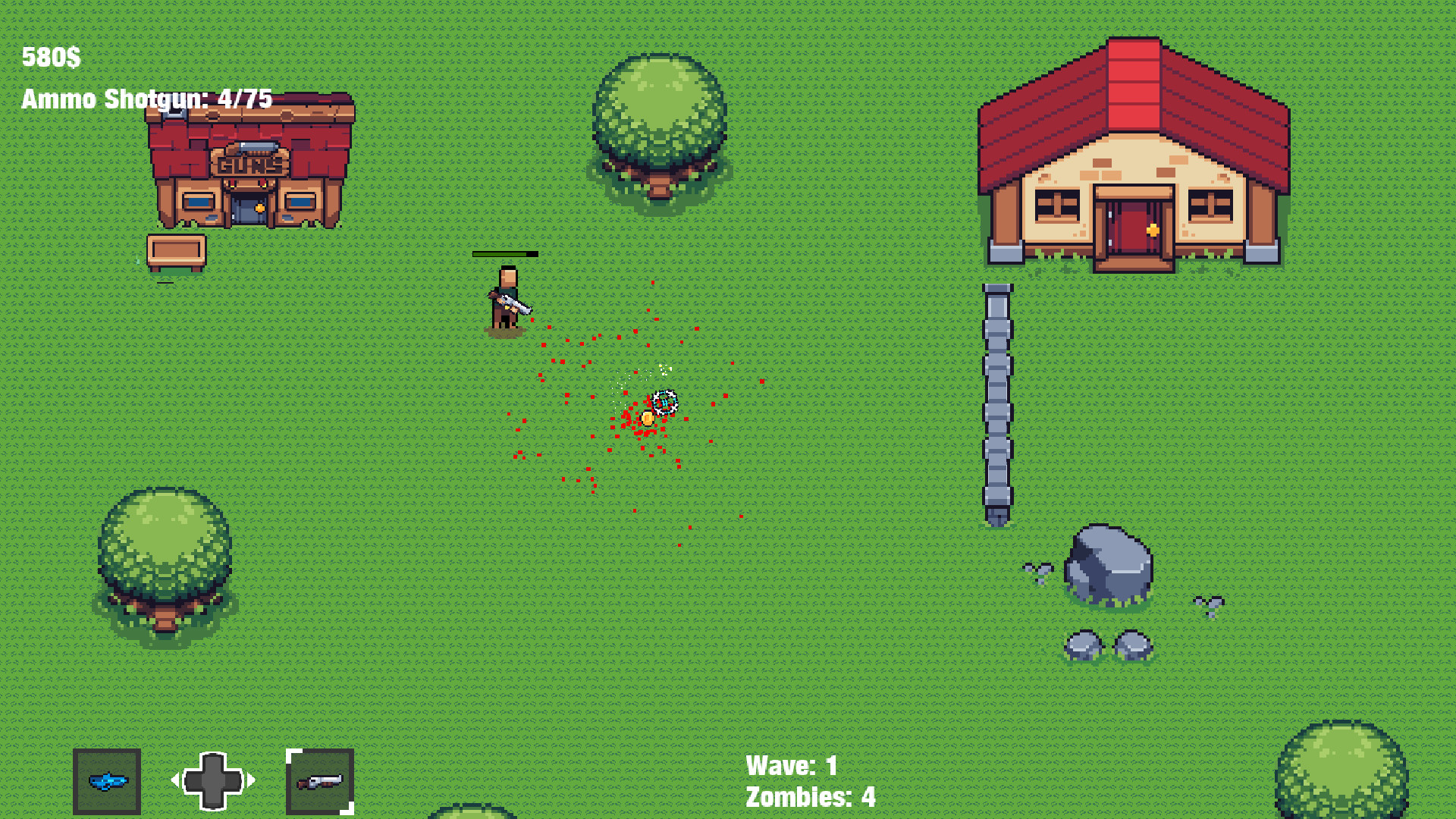Click the health bar above the player
The height and width of the screenshot is (819, 1456).
point(507,255)
